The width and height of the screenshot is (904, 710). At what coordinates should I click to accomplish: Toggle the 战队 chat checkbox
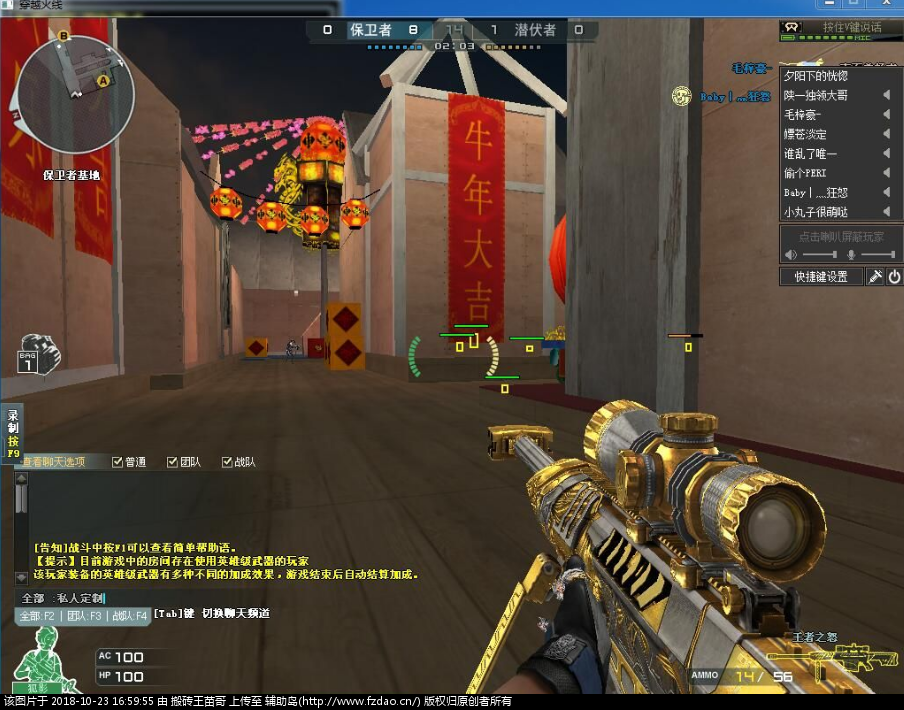(228, 462)
